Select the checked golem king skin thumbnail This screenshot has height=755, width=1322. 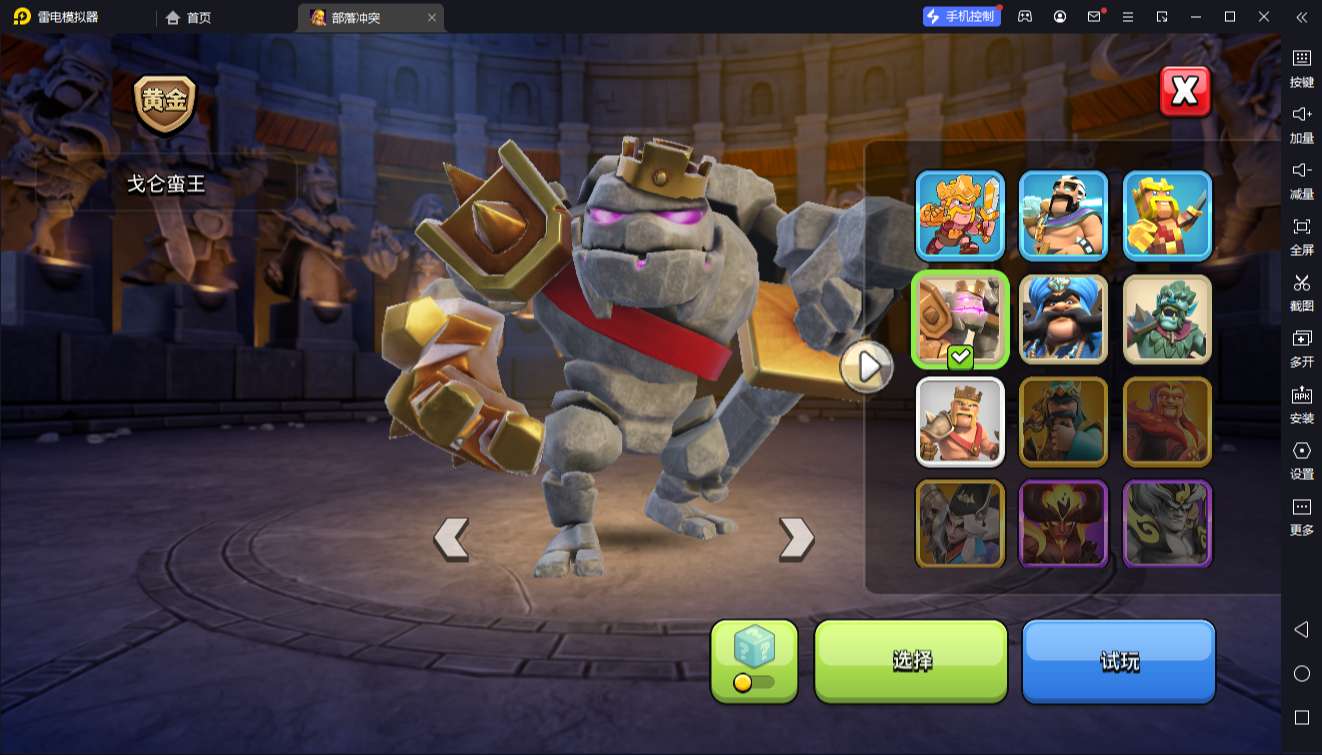pos(960,319)
